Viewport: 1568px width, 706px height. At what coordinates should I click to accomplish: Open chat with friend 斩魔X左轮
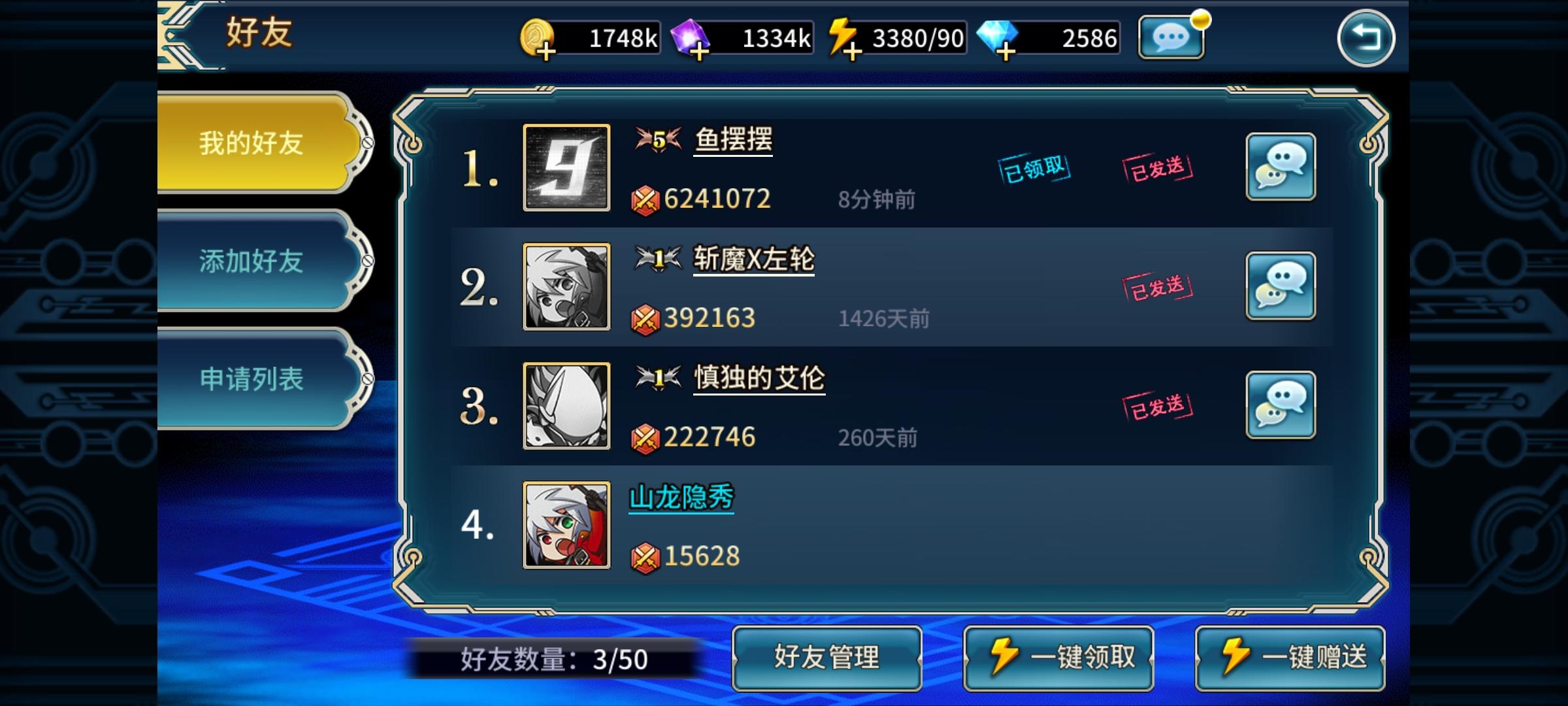coord(1281,286)
